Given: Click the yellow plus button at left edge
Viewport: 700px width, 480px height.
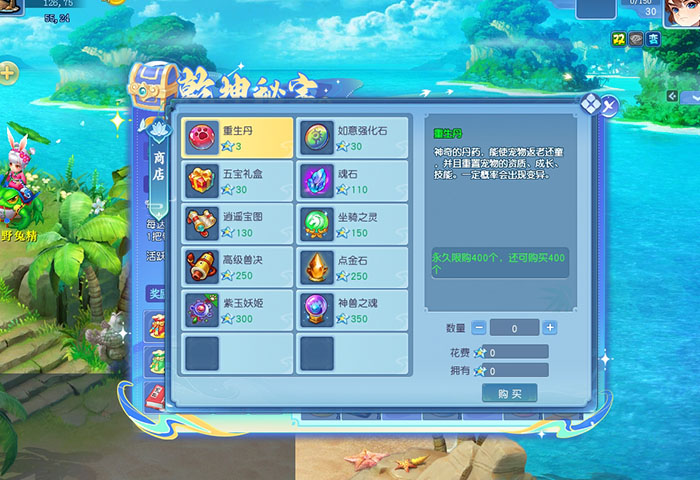Looking at the screenshot, I should point(7,72).
